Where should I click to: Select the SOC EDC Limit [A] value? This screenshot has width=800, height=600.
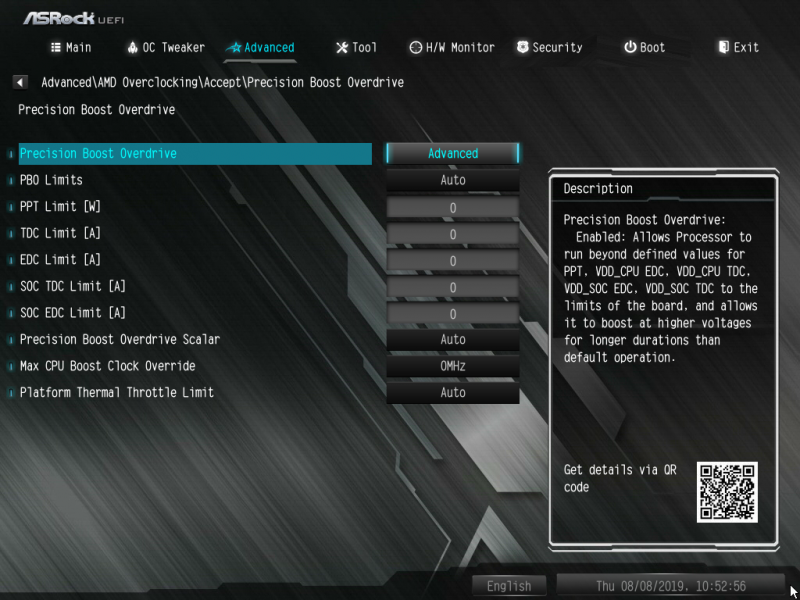453,314
